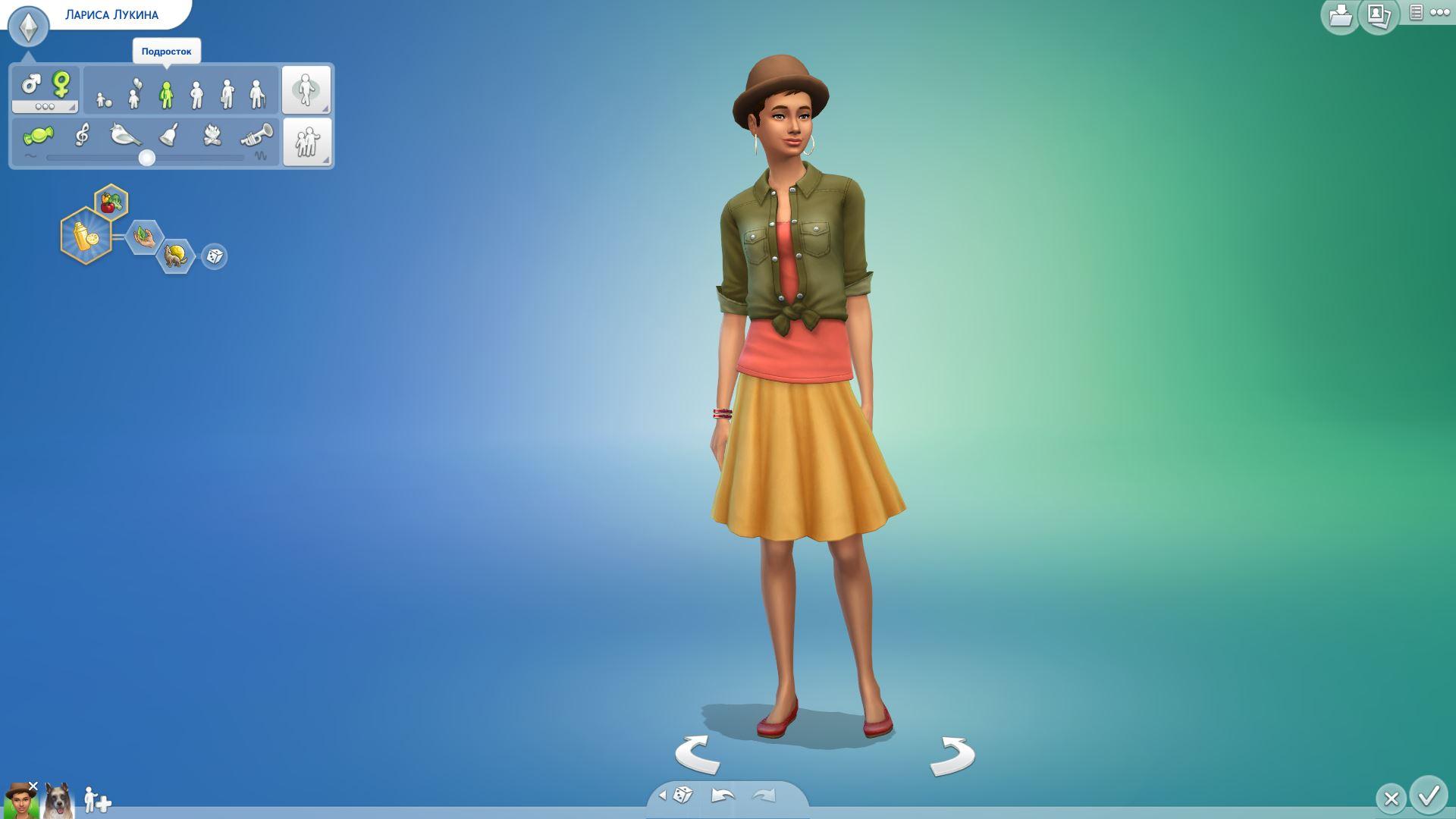Randomize traits with the dice button
Image resolution: width=1456 pixels, height=819 pixels.
(215, 256)
